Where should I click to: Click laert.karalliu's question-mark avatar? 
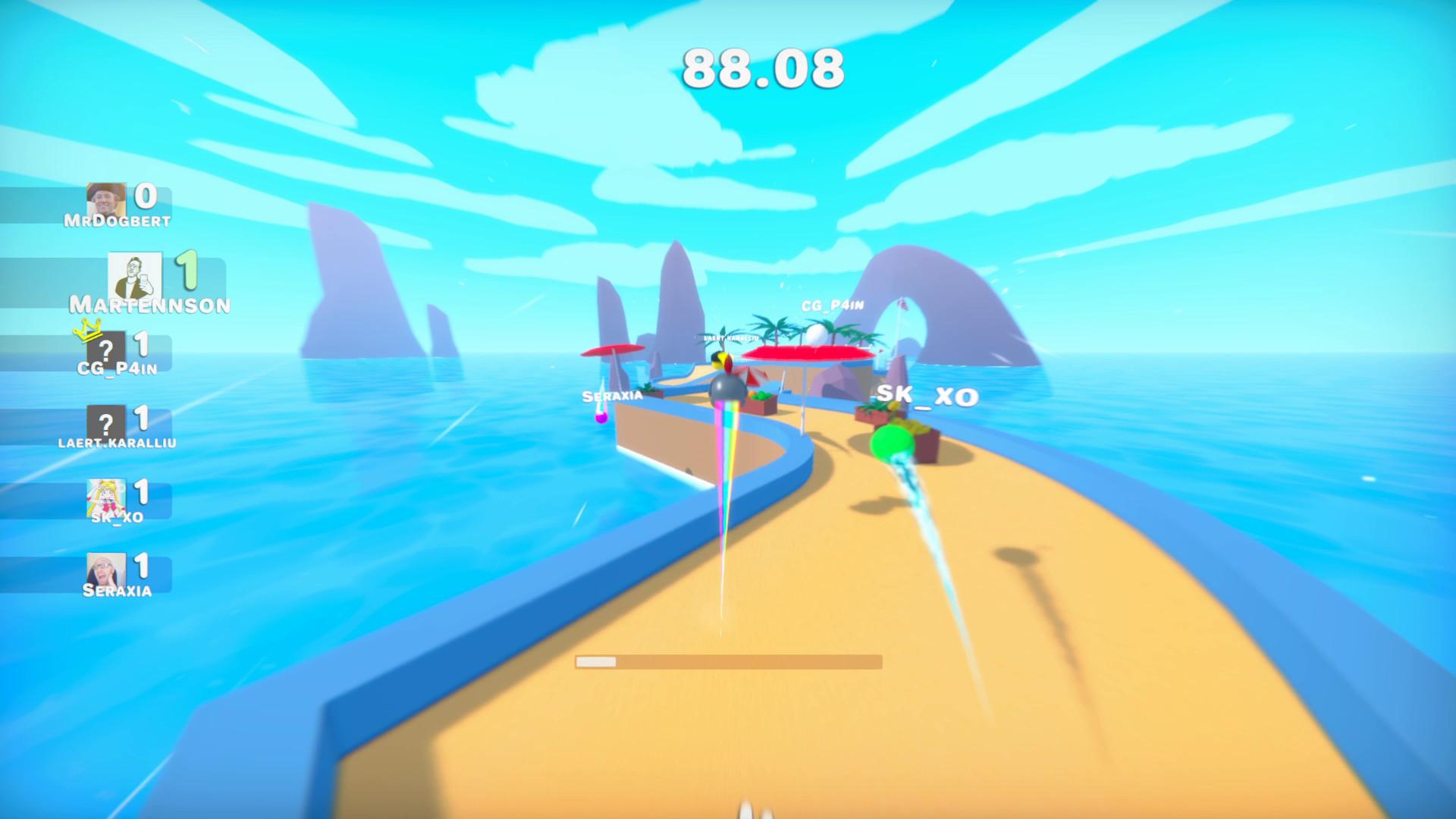pos(106,422)
